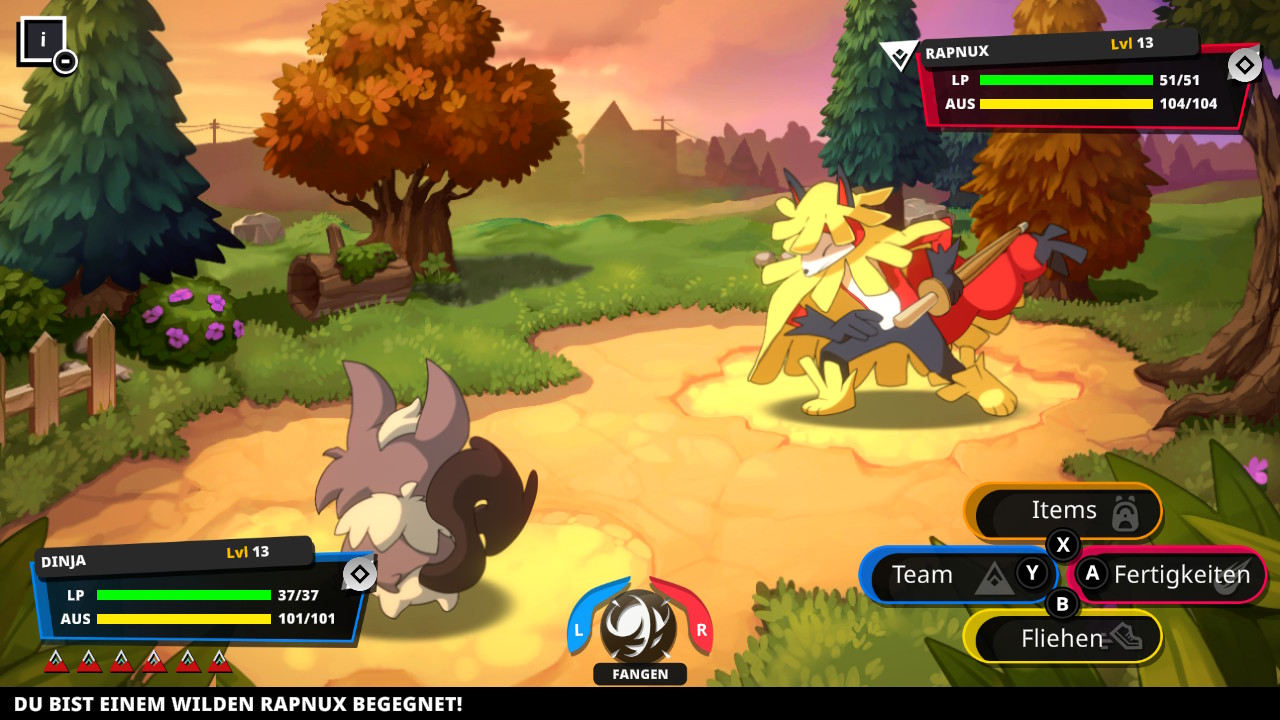Click Rapnux's diamond type icon
The width and height of the screenshot is (1280, 720).
click(x=1244, y=66)
